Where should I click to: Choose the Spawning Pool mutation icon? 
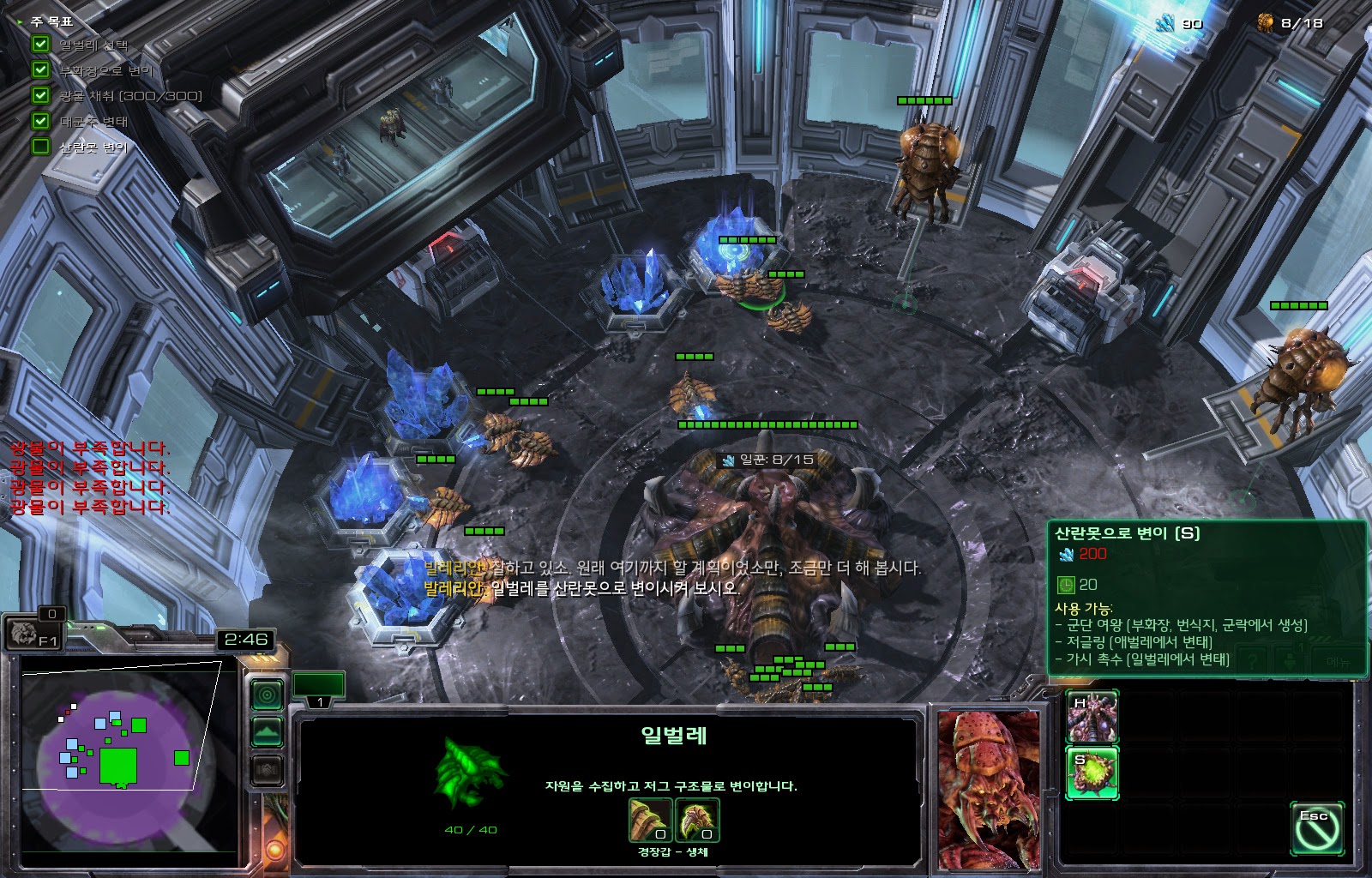click(x=1092, y=772)
